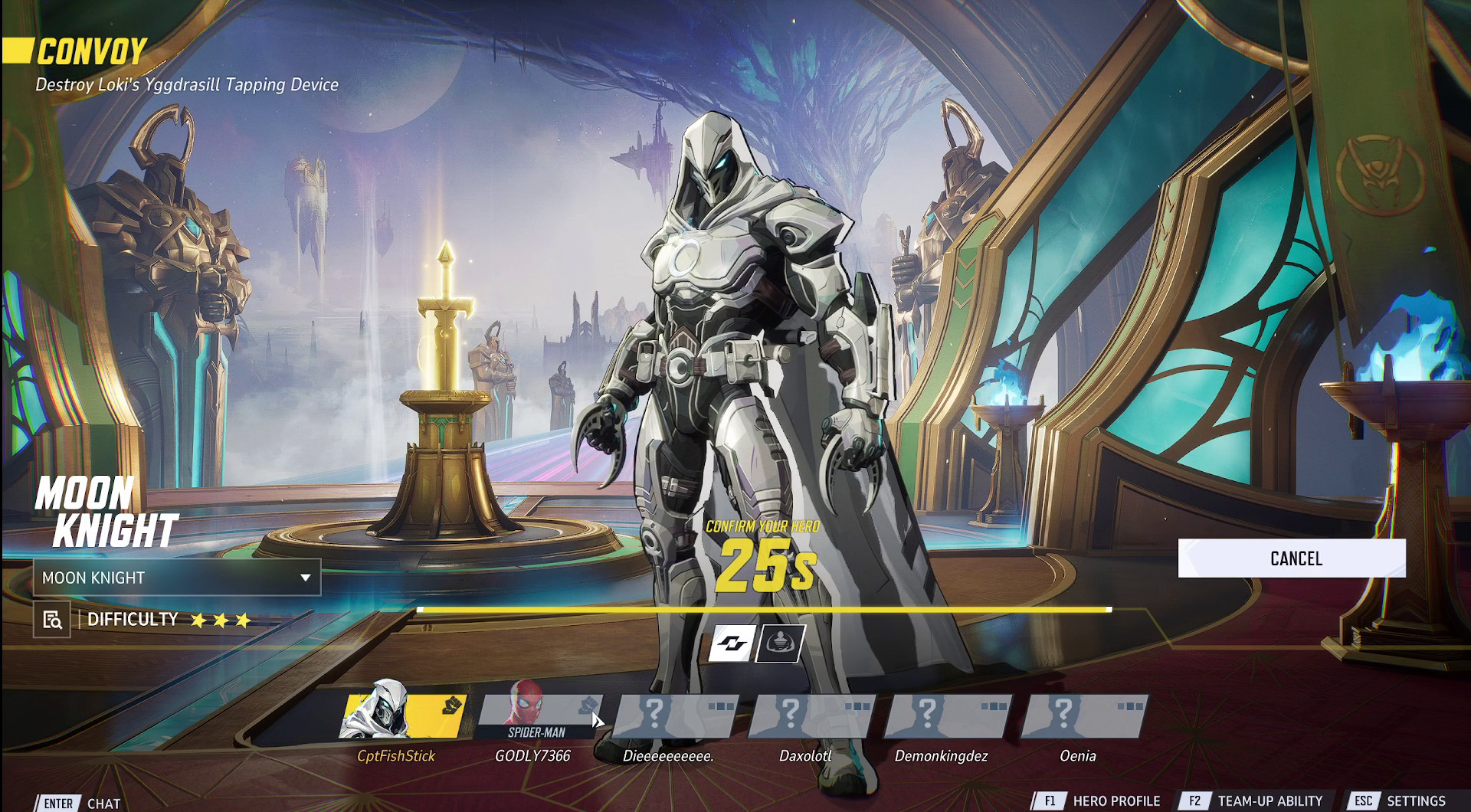Choose the Daxolotl player slot
This screenshot has height=812, width=1471.
point(812,717)
